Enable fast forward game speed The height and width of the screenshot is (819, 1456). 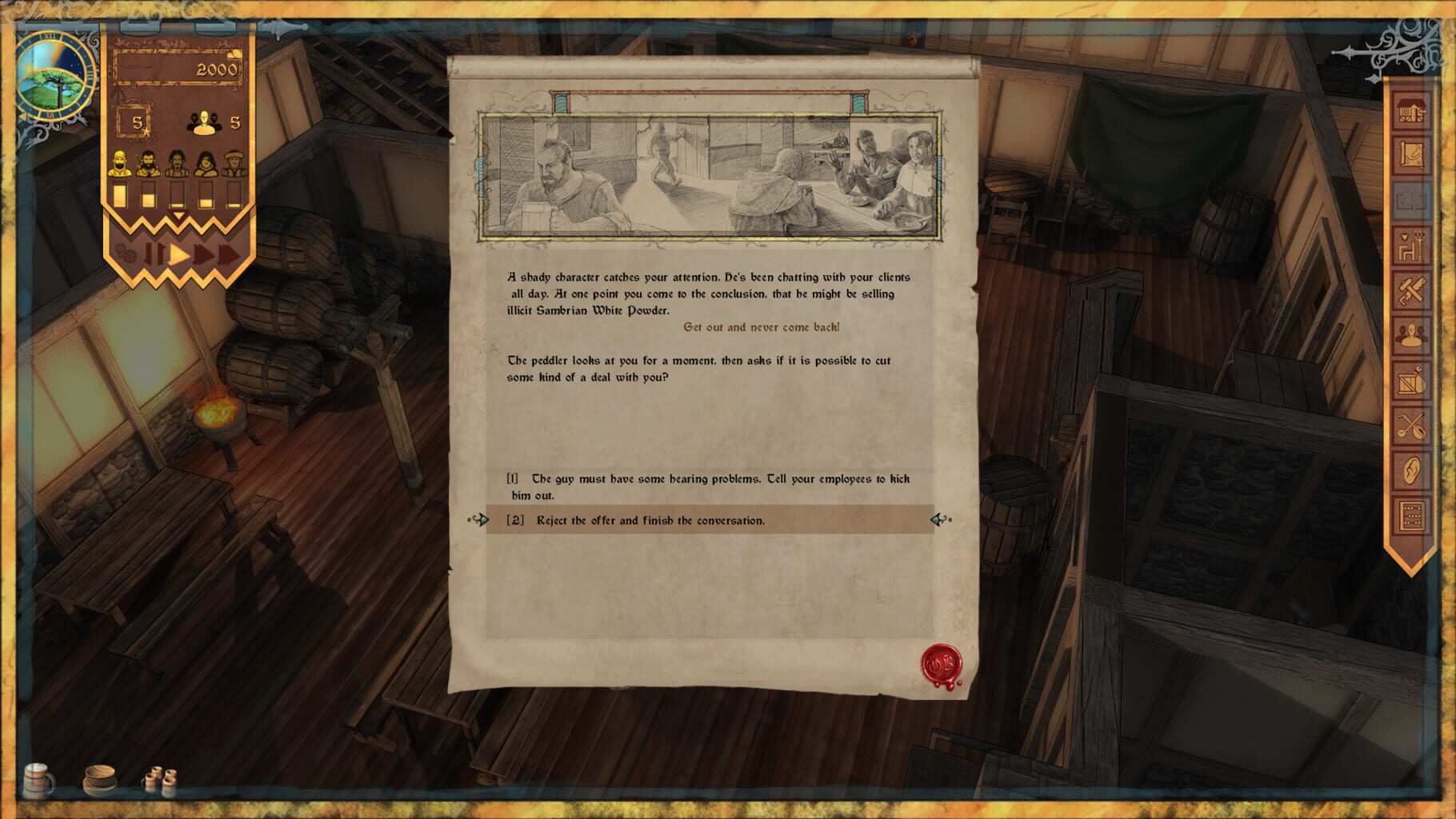[202, 253]
